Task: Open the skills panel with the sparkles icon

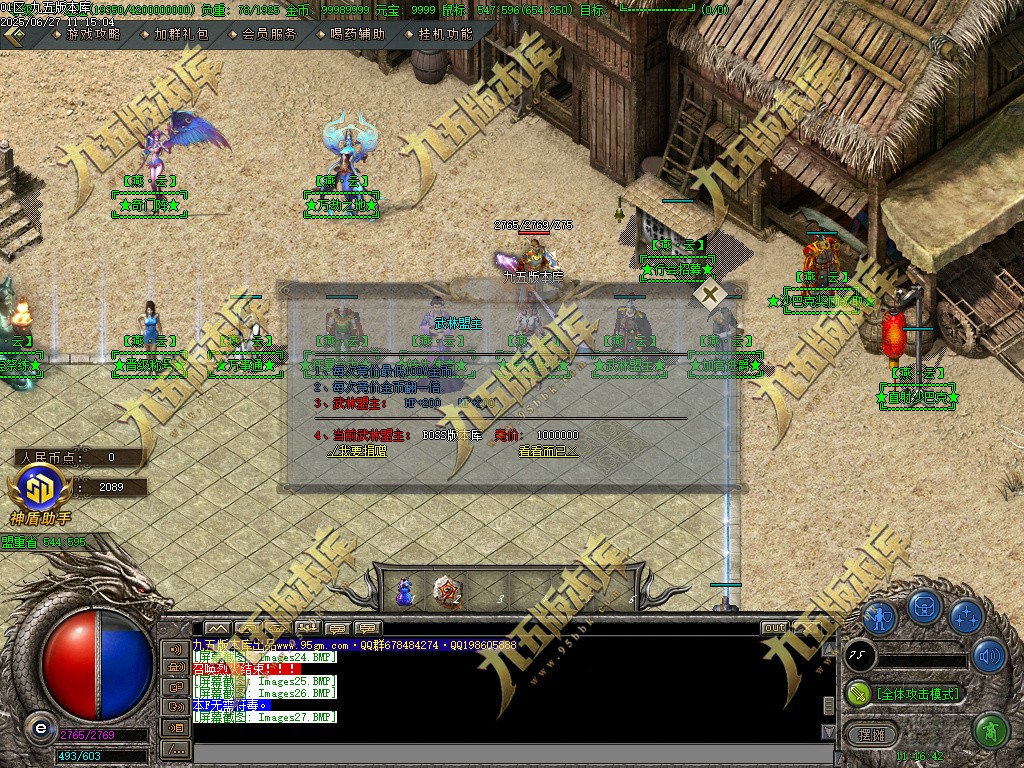Action: tap(966, 617)
